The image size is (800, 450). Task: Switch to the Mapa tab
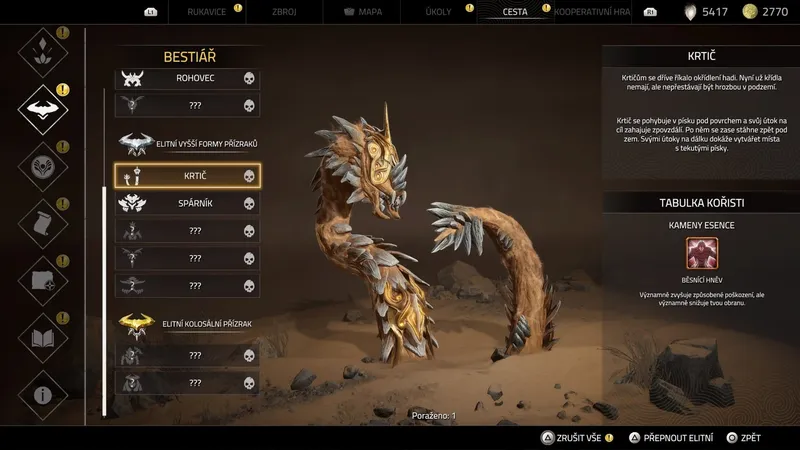[x=363, y=13]
